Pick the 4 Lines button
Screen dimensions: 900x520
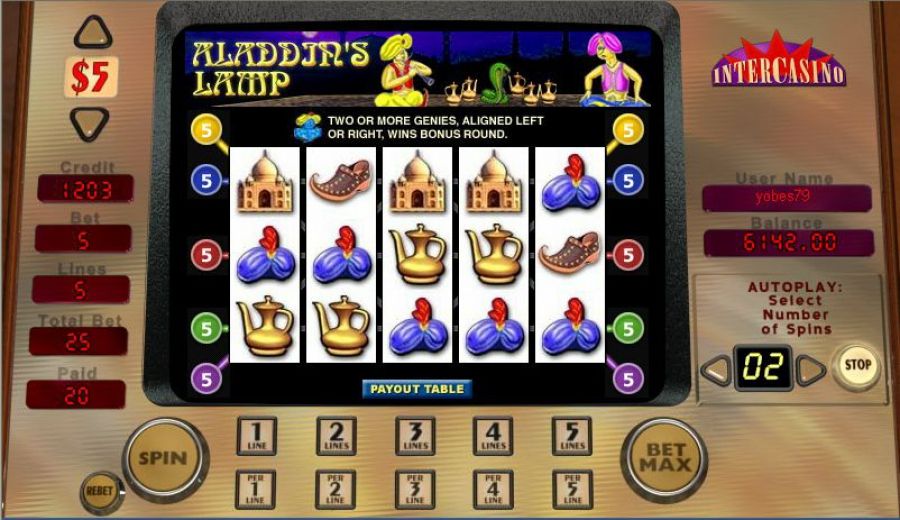pyautogui.click(x=493, y=436)
